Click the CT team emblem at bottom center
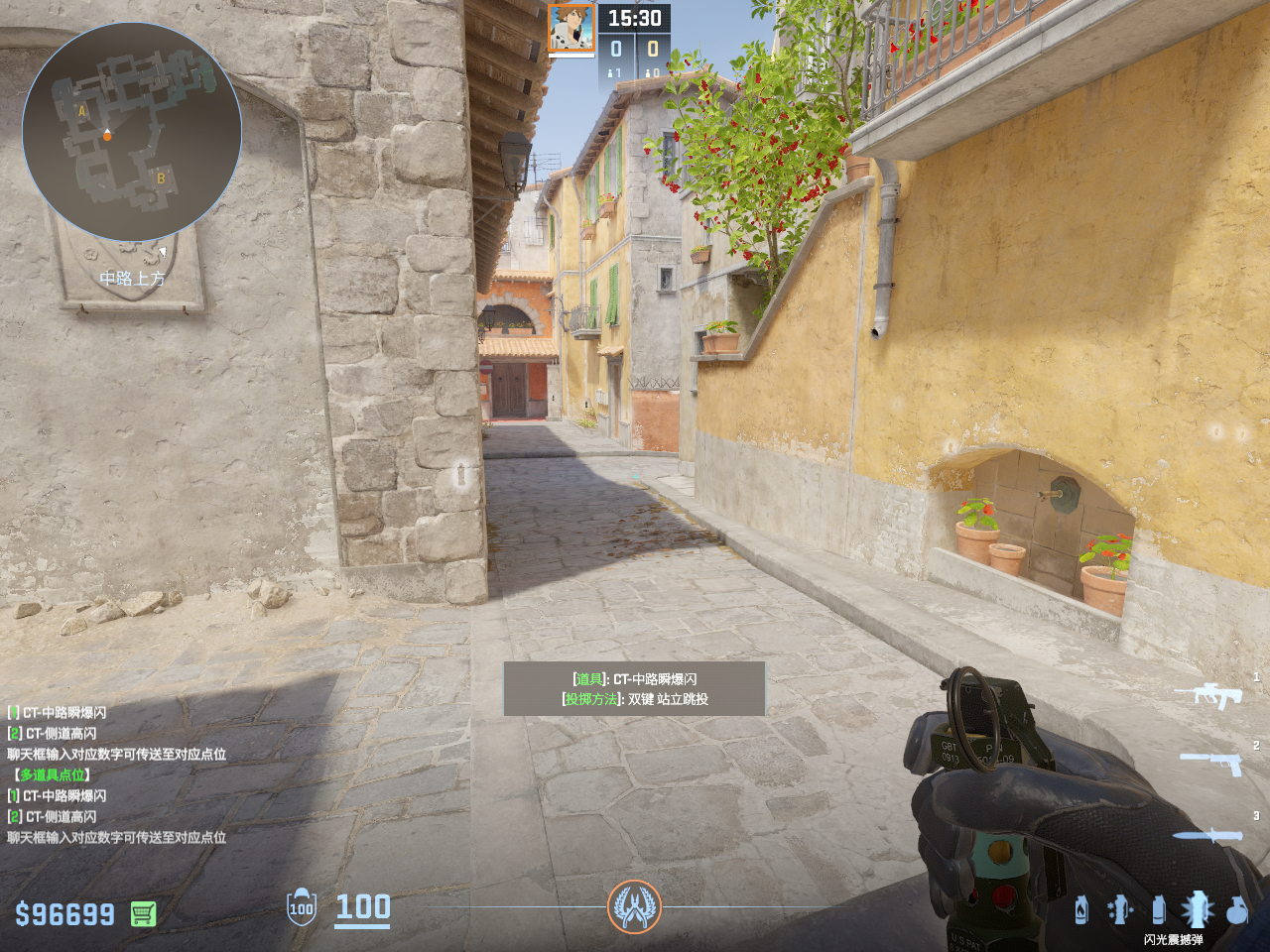 (634, 906)
